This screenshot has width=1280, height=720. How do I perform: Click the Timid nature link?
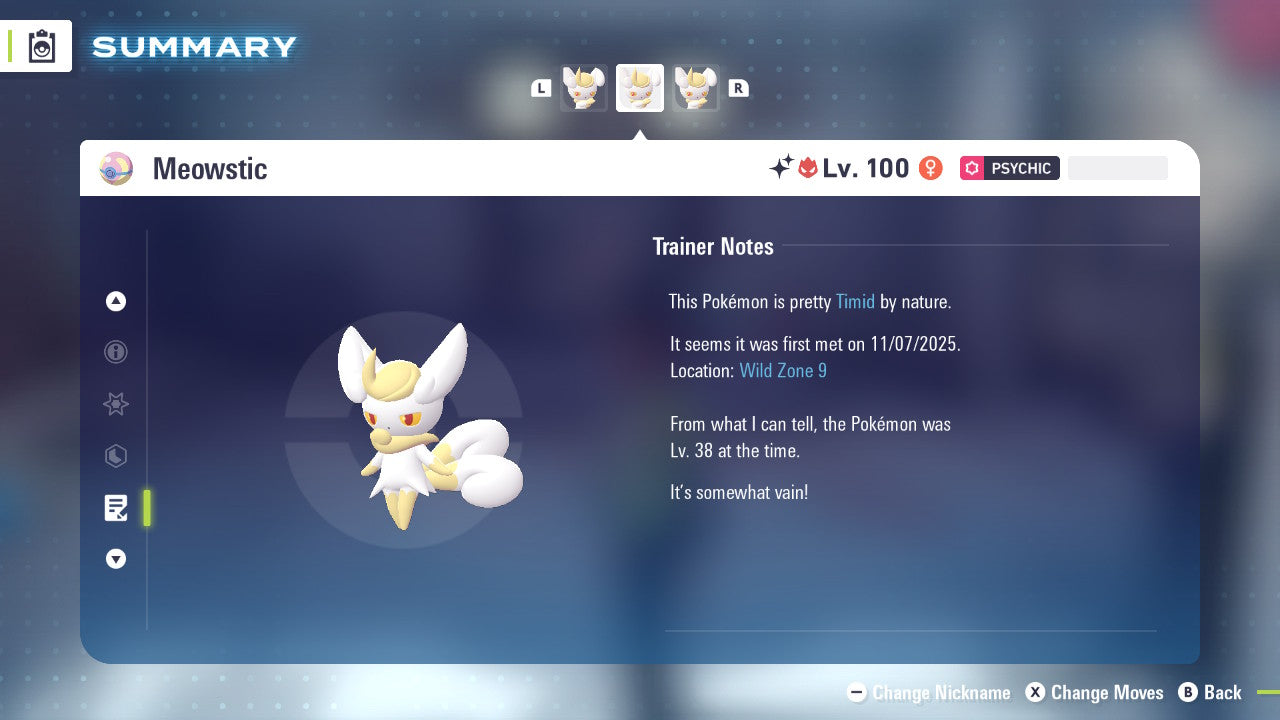[x=855, y=301]
